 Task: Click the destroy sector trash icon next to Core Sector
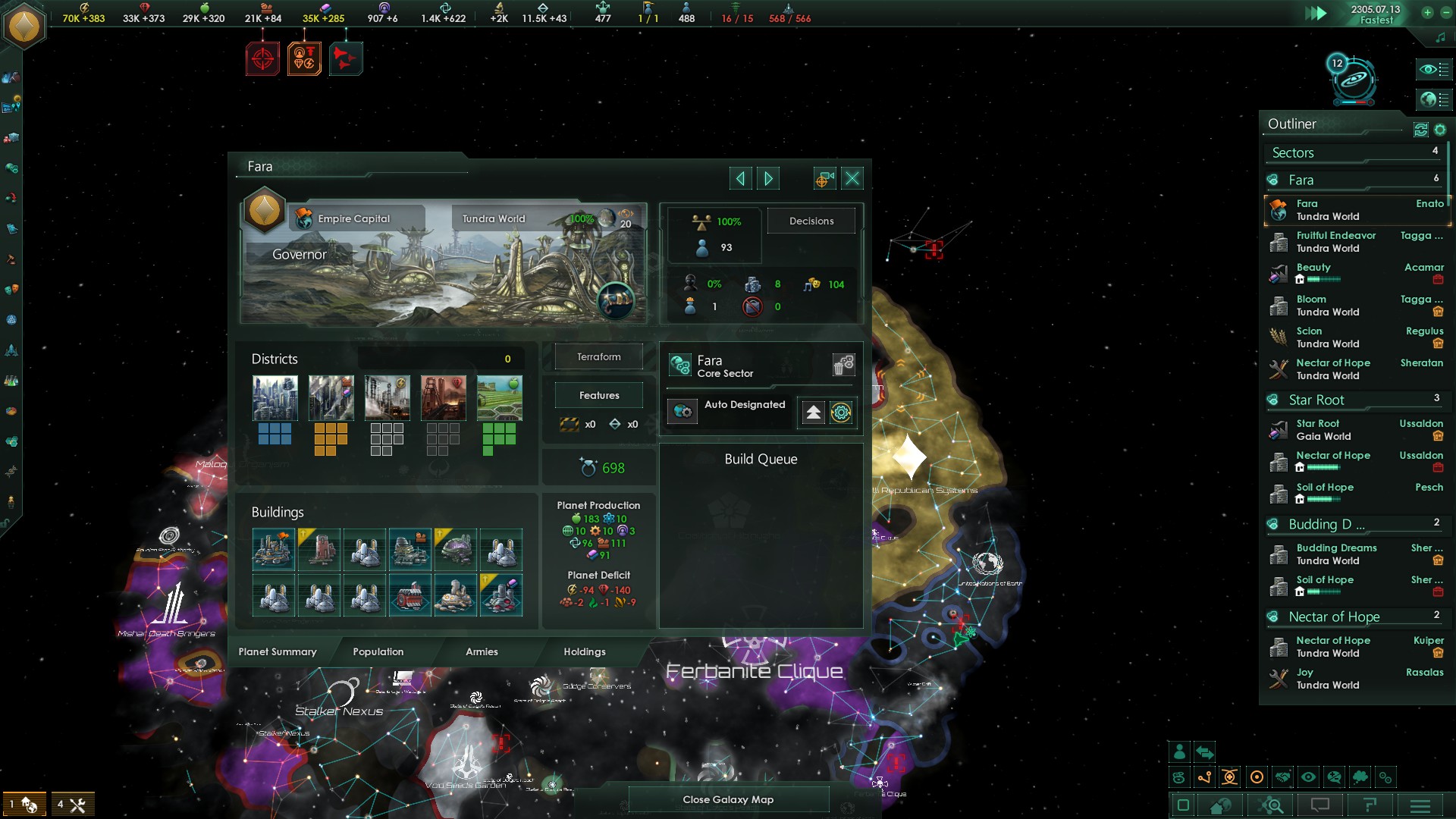(843, 365)
